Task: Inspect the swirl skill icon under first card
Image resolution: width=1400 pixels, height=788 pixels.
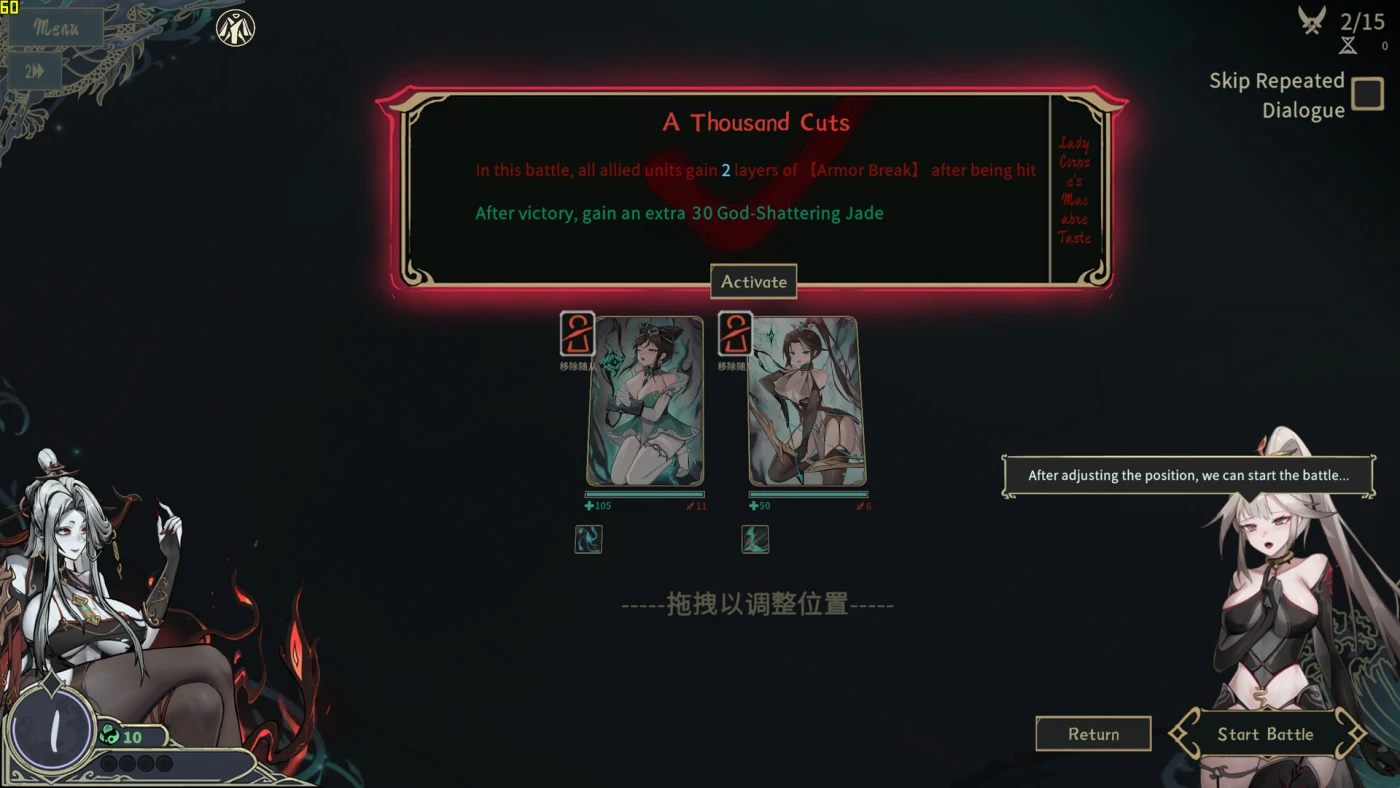Action: (588, 540)
